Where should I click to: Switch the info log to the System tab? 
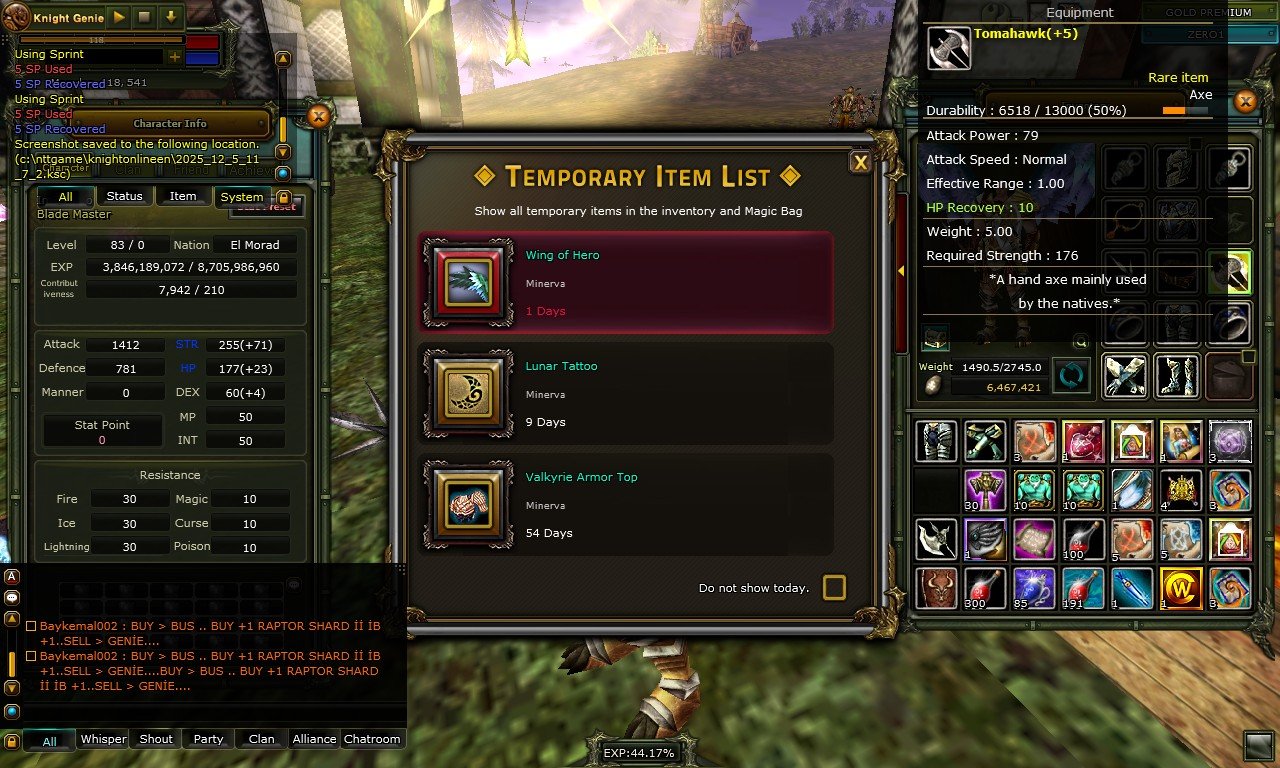tap(242, 197)
